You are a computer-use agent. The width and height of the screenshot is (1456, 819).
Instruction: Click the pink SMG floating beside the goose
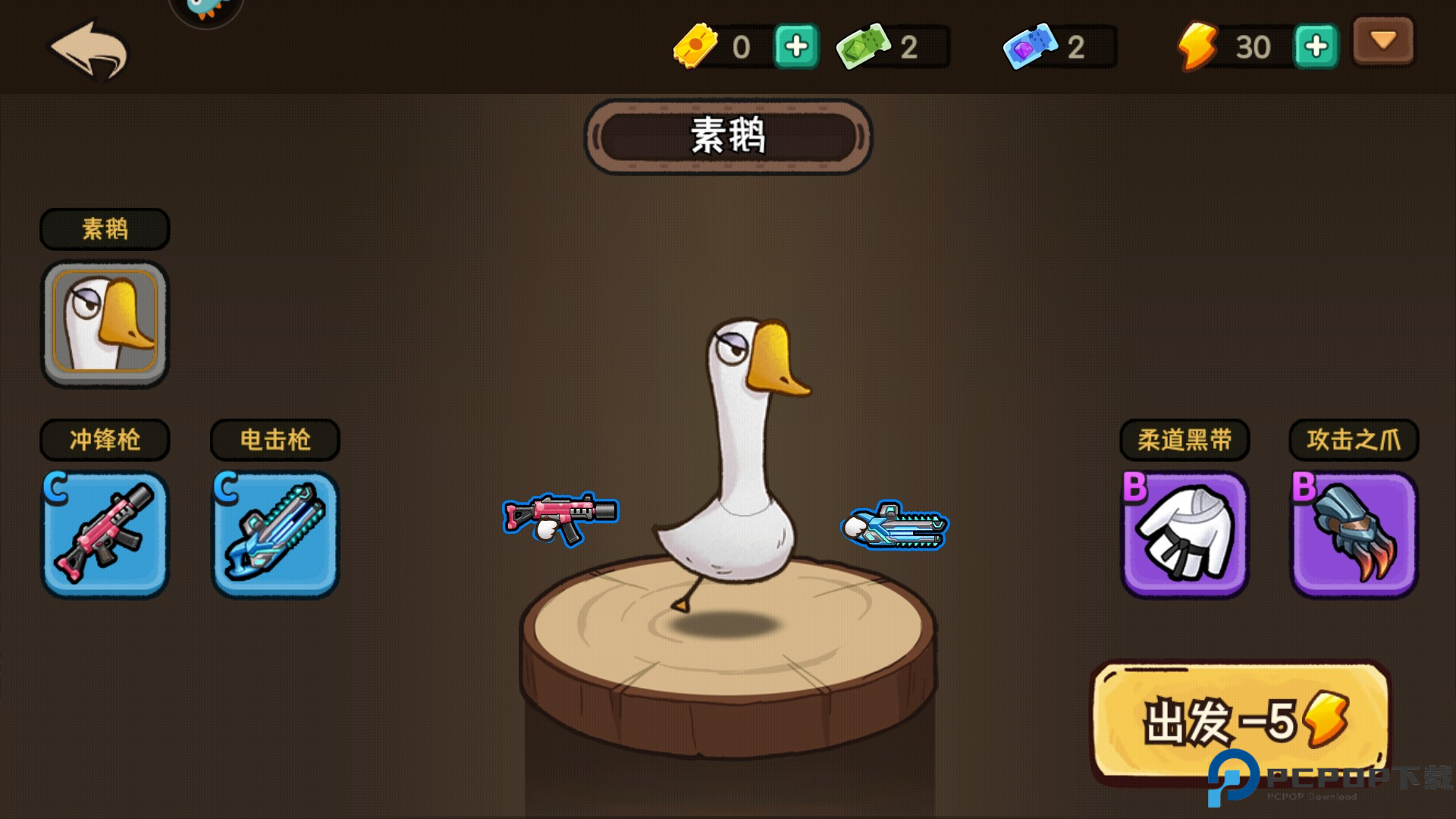click(560, 516)
